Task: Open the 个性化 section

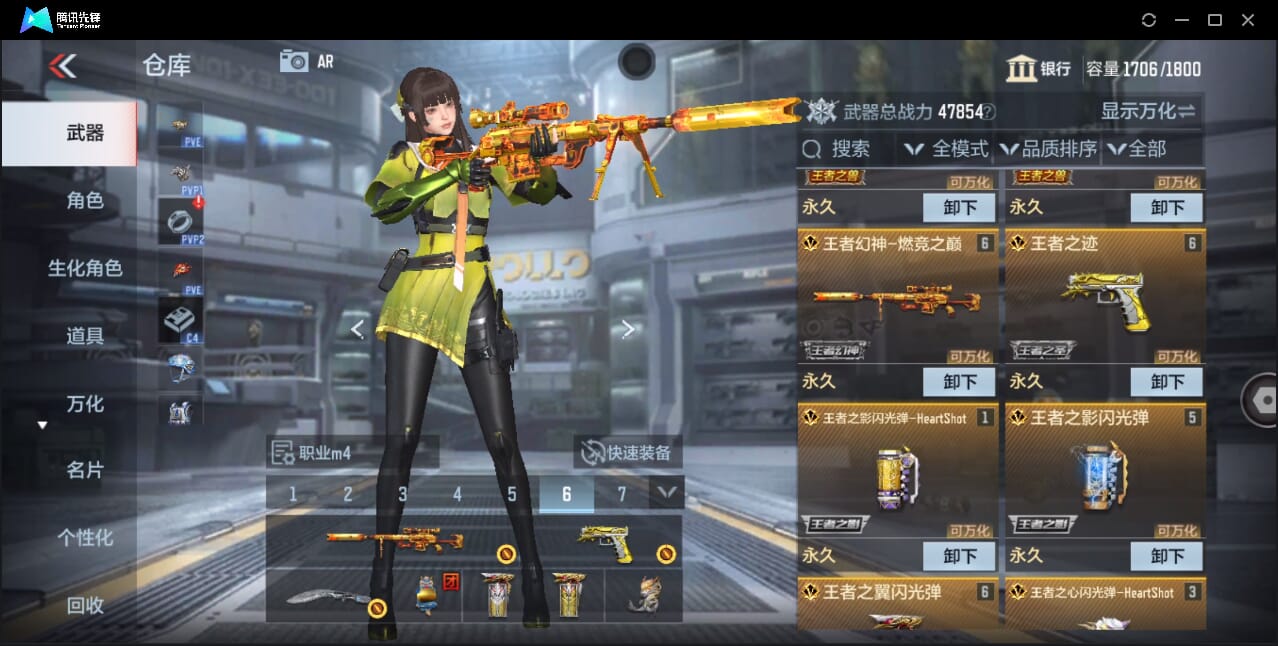Action: click(85, 538)
